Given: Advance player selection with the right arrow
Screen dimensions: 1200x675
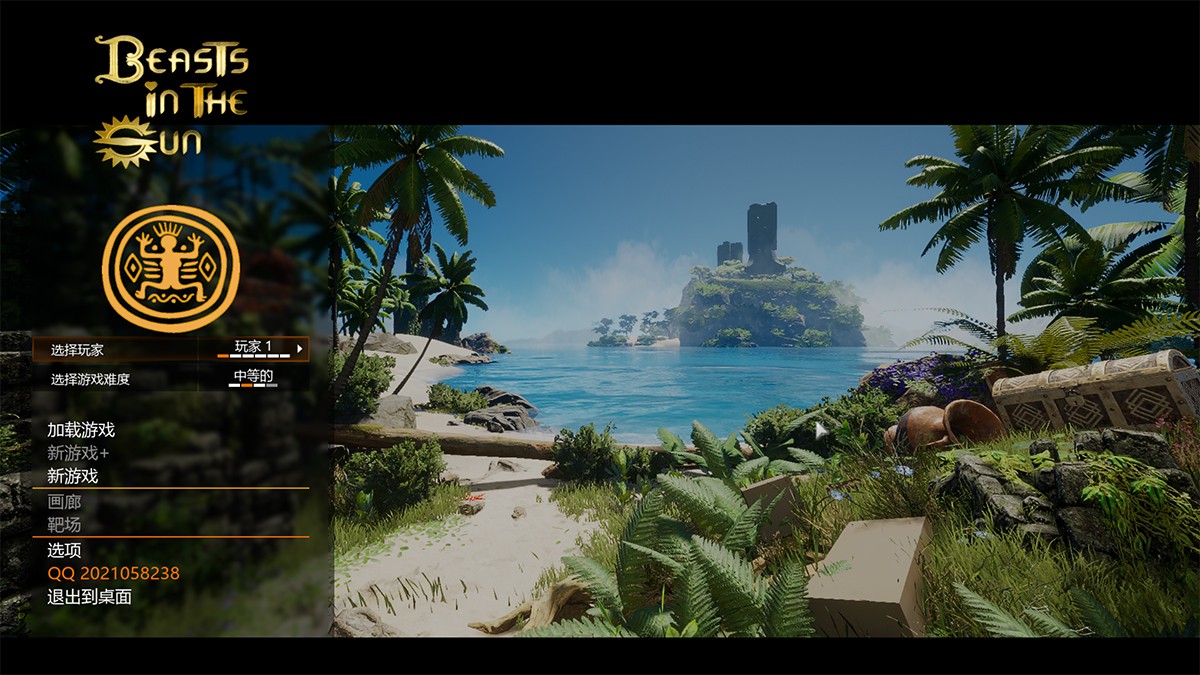Looking at the screenshot, I should tap(299, 349).
